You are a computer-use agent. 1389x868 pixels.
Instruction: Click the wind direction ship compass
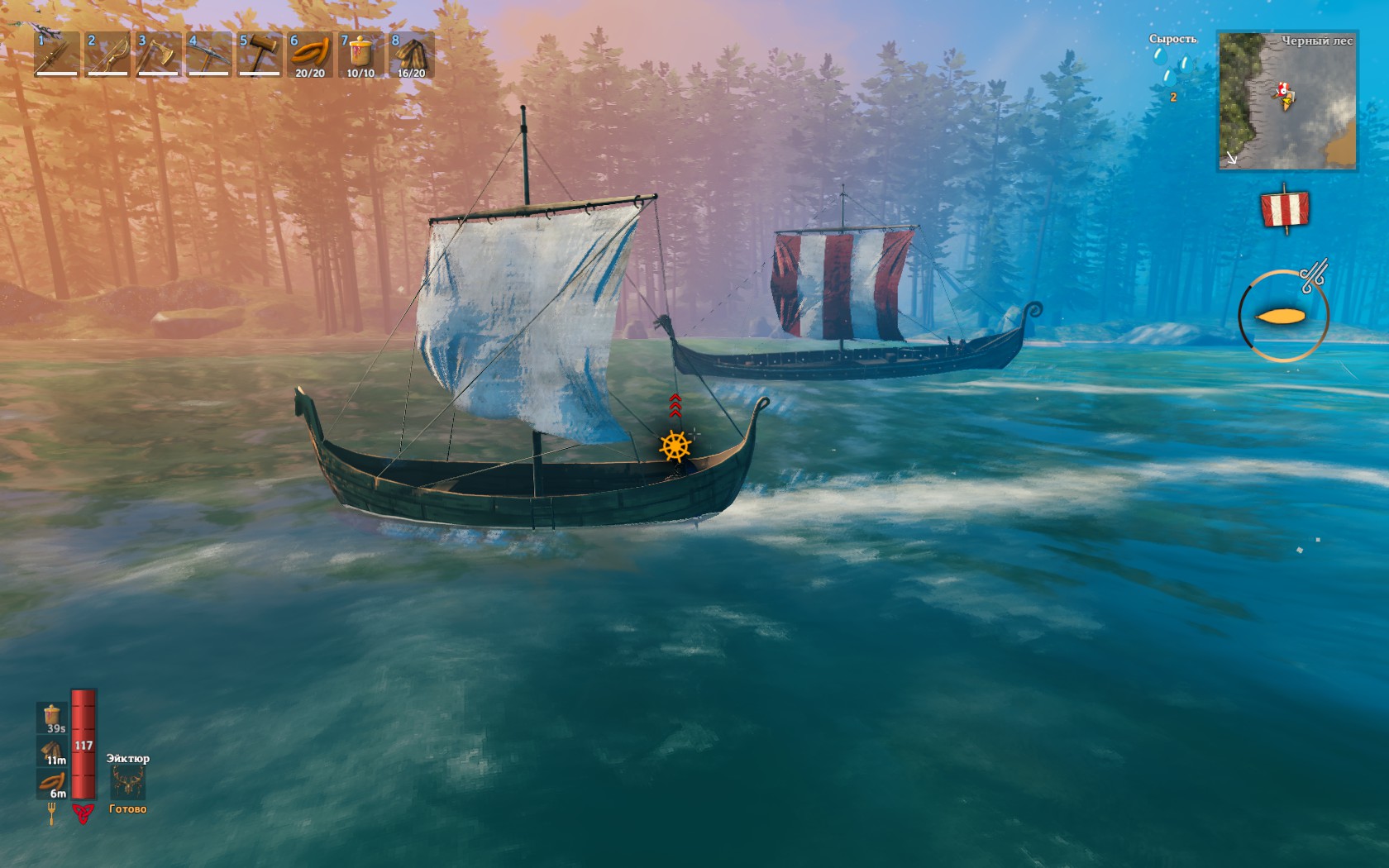tap(1282, 316)
